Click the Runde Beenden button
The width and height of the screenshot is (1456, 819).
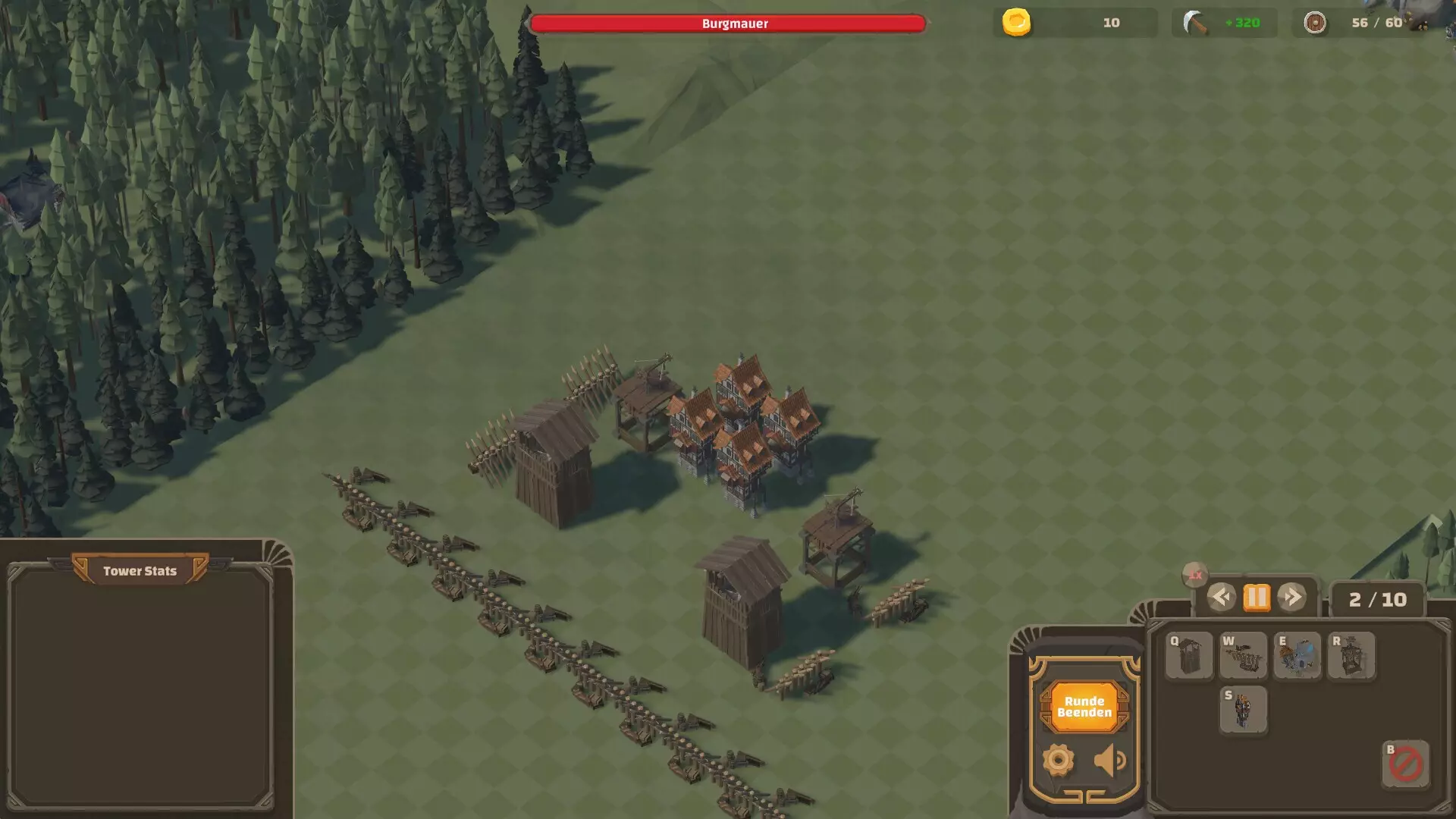click(x=1084, y=707)
